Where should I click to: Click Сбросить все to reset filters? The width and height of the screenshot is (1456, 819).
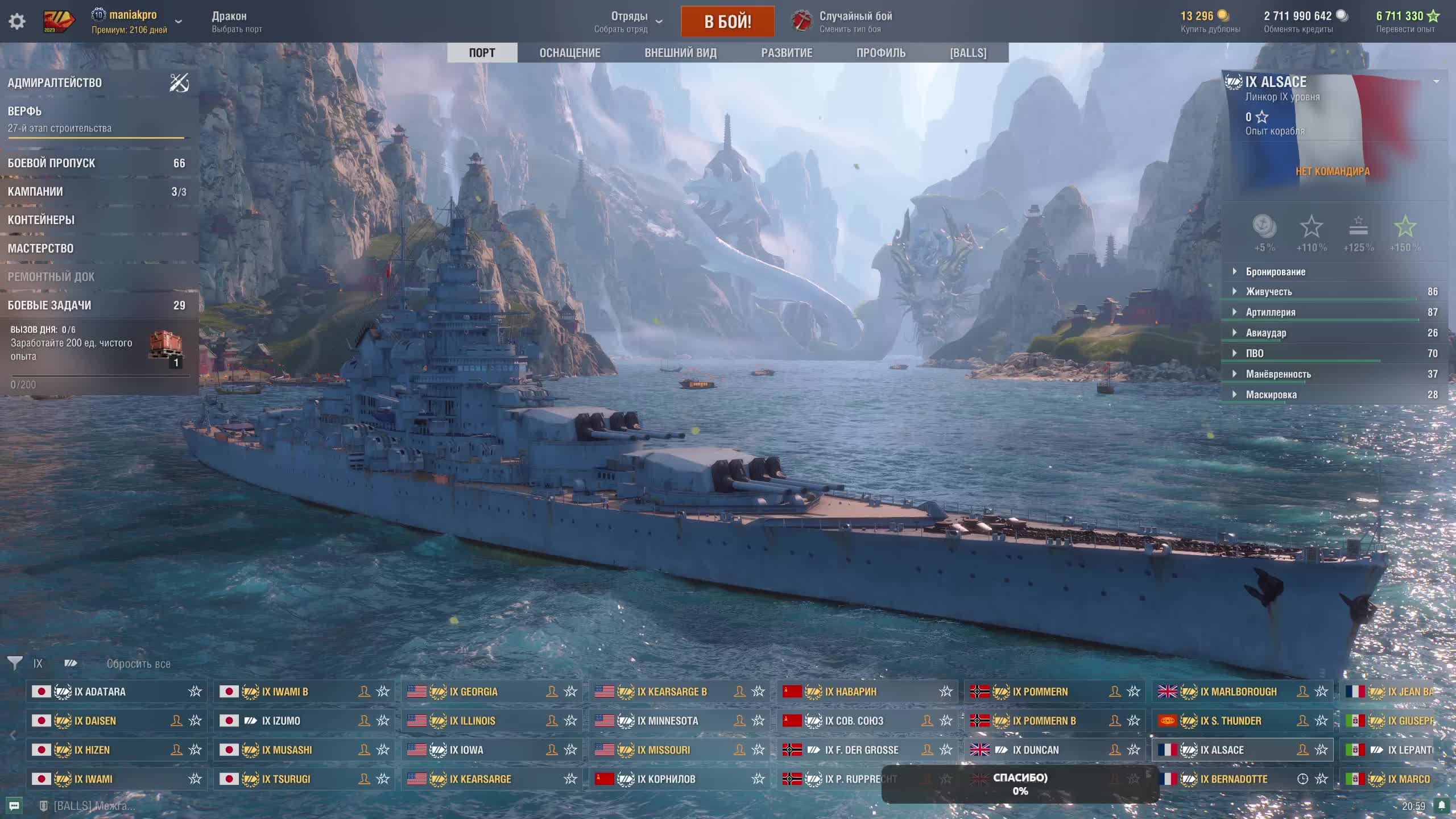click(138, 664)
